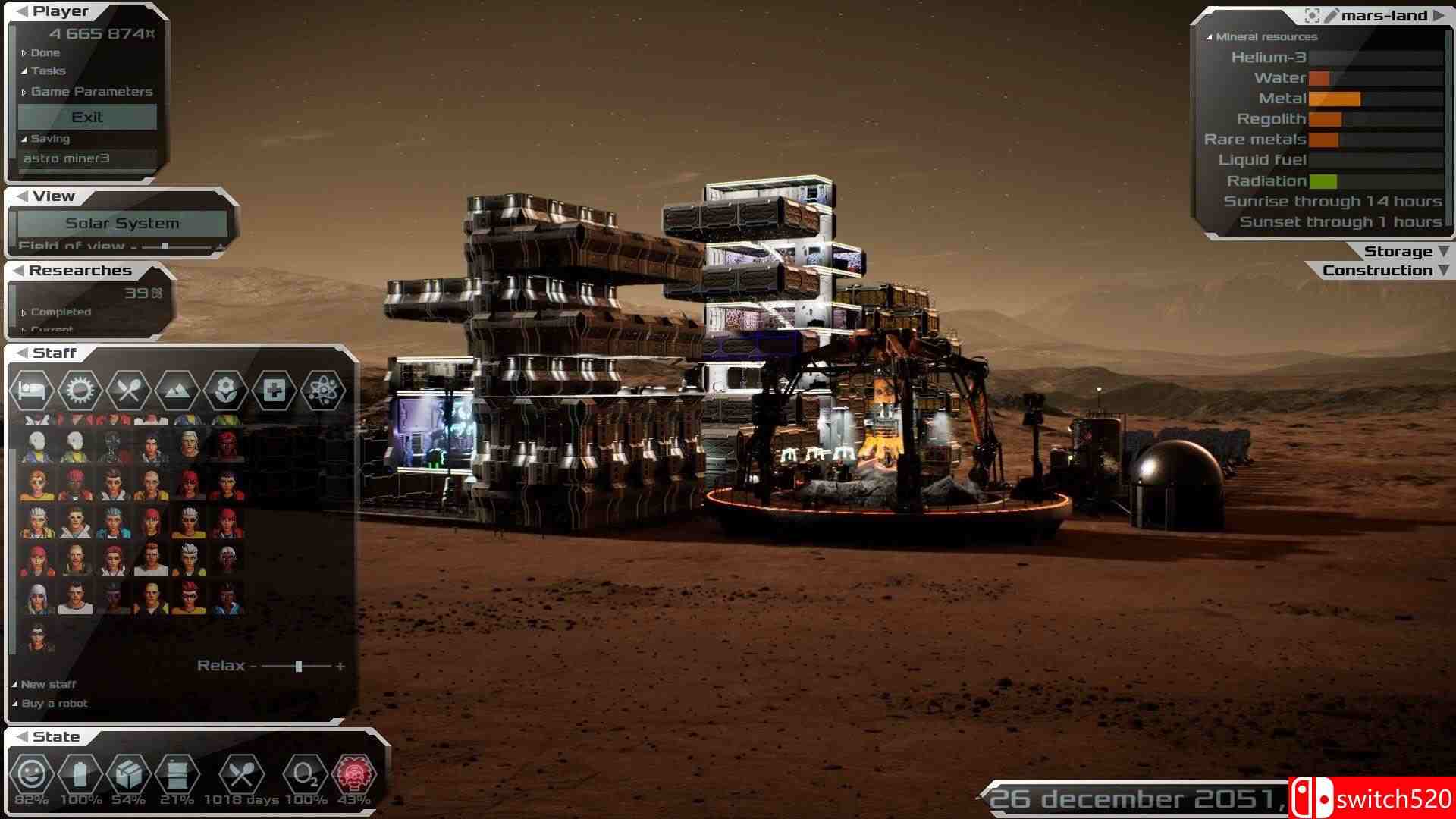
Task: Select the crossed utensils food staff icon
Action: coord(128,390)
